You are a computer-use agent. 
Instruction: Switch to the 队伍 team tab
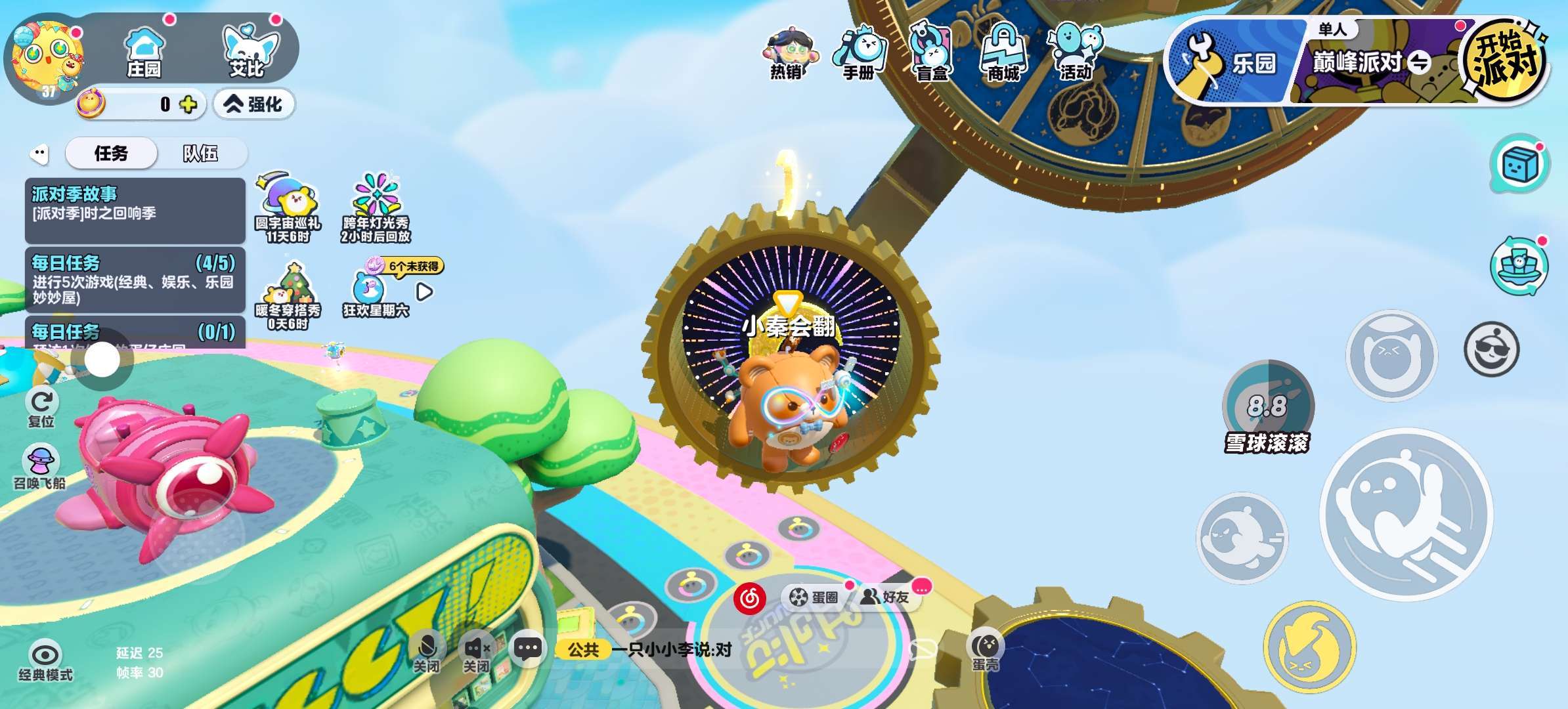pyautogui.click(x=200, y=154)
